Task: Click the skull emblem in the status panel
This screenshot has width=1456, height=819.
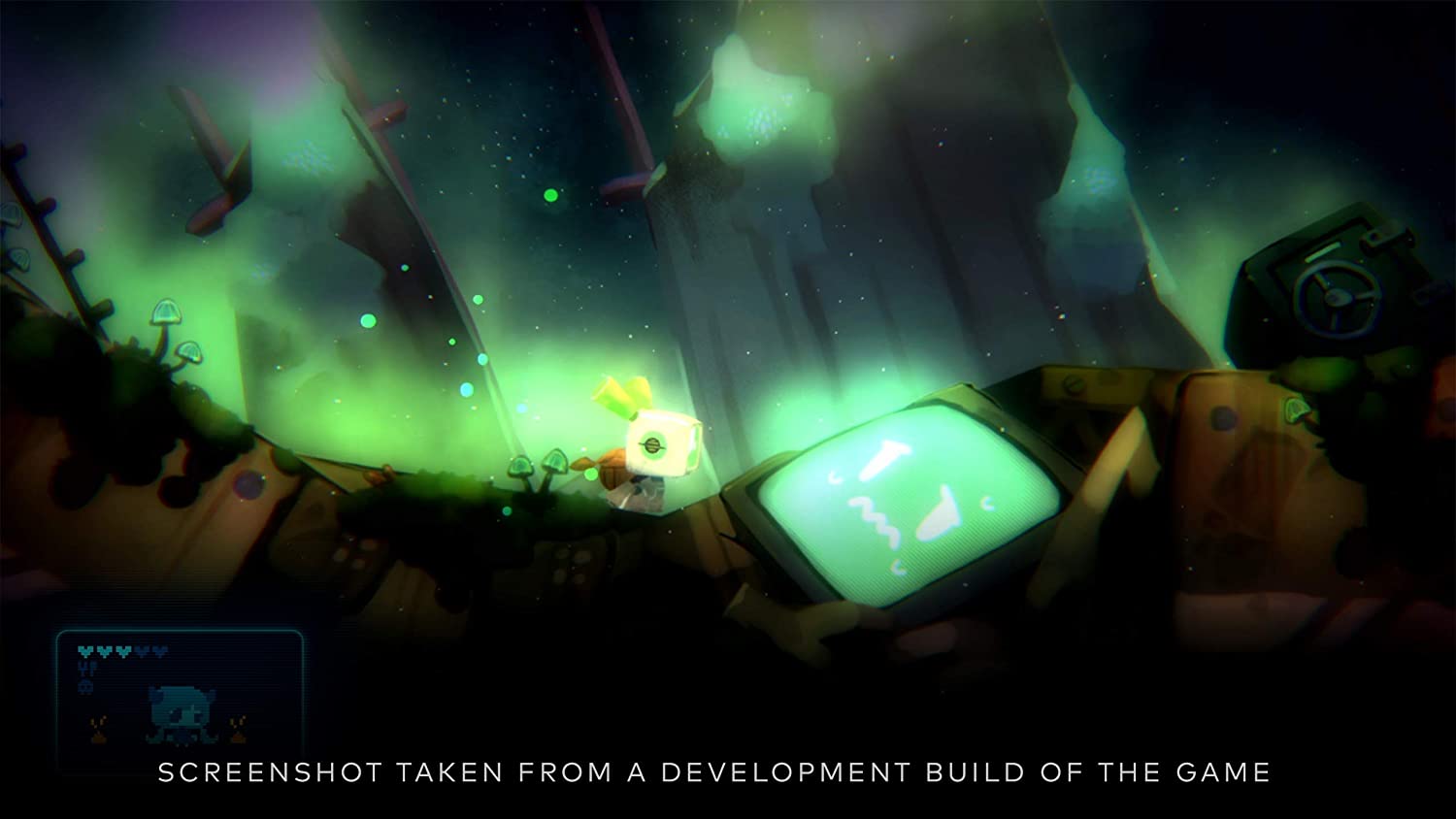Action: 85,687
